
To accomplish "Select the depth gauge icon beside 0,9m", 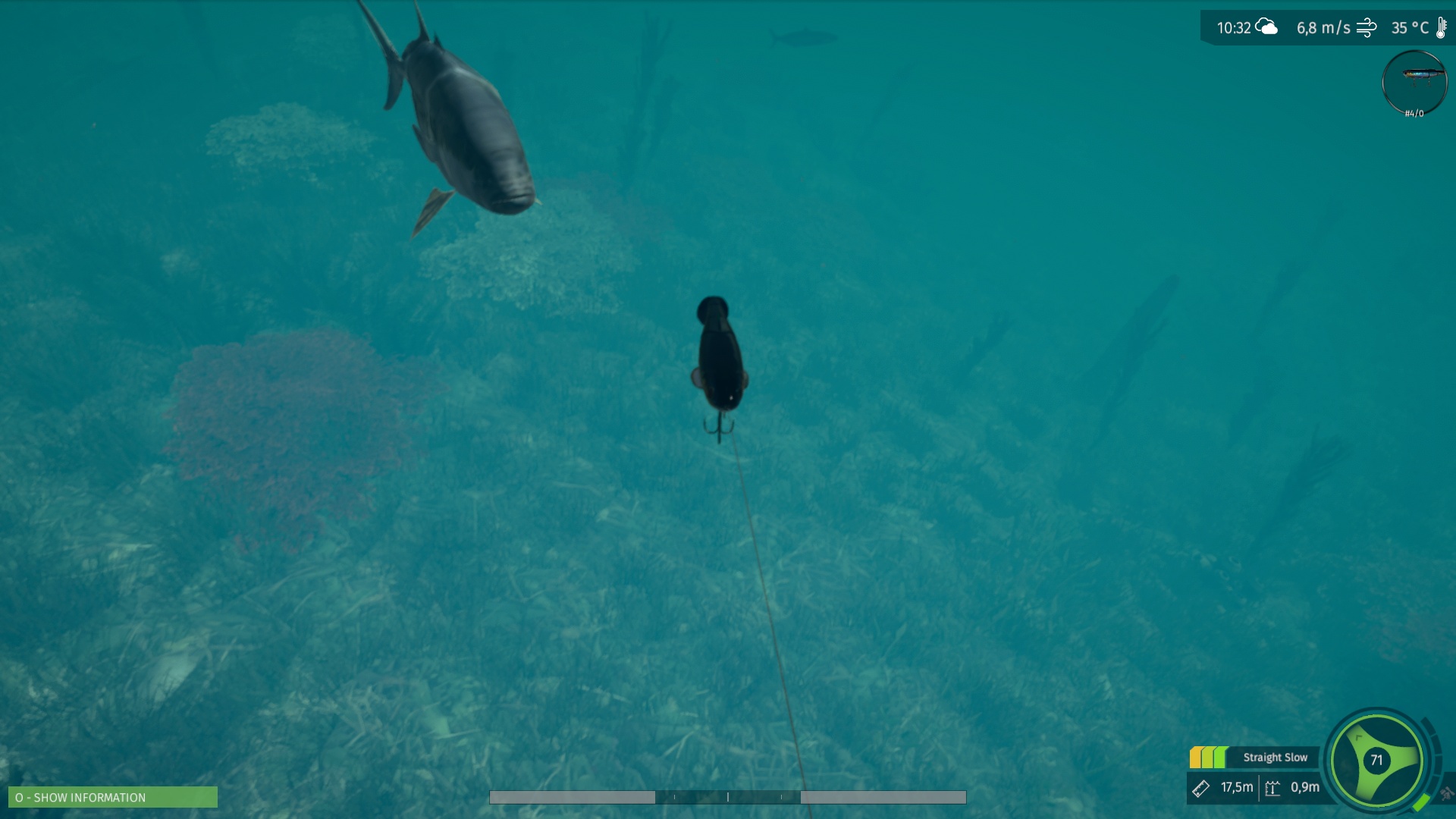I will coord(1272,789).
